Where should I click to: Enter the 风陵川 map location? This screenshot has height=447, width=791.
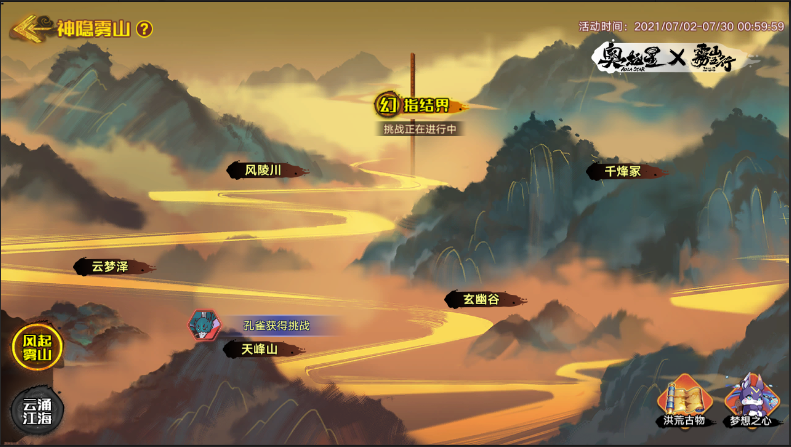coord(264,171)
